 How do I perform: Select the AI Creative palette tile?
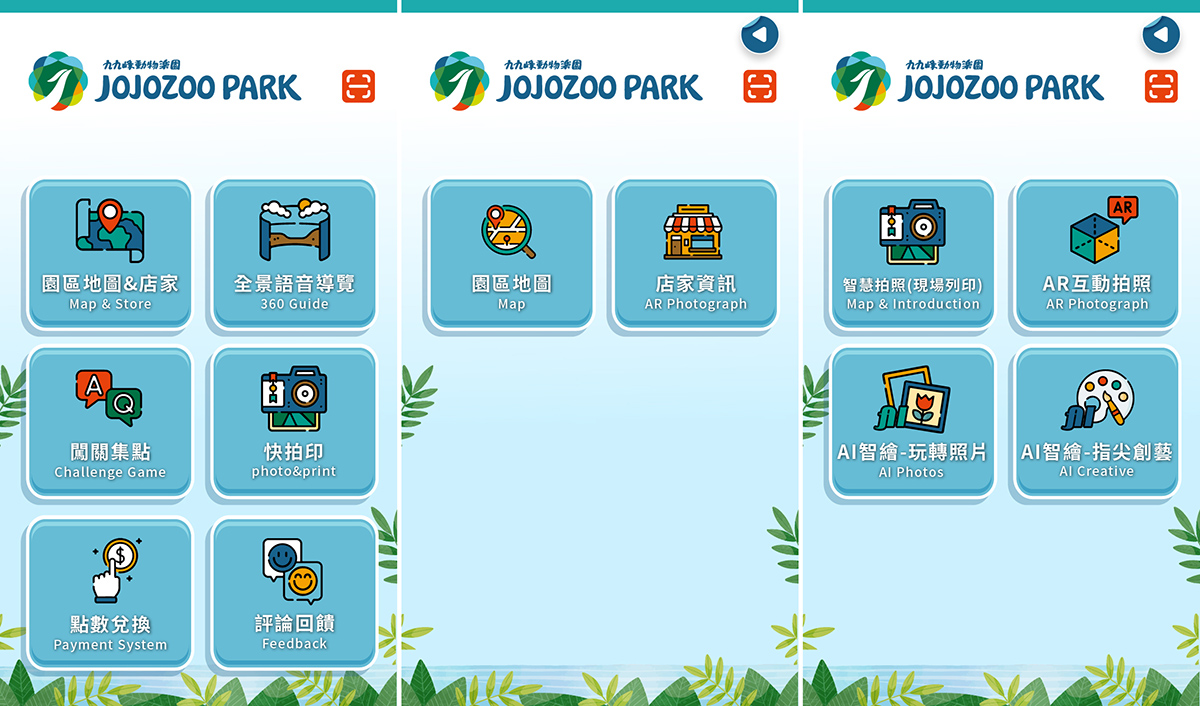click(x=1097, y=422)
